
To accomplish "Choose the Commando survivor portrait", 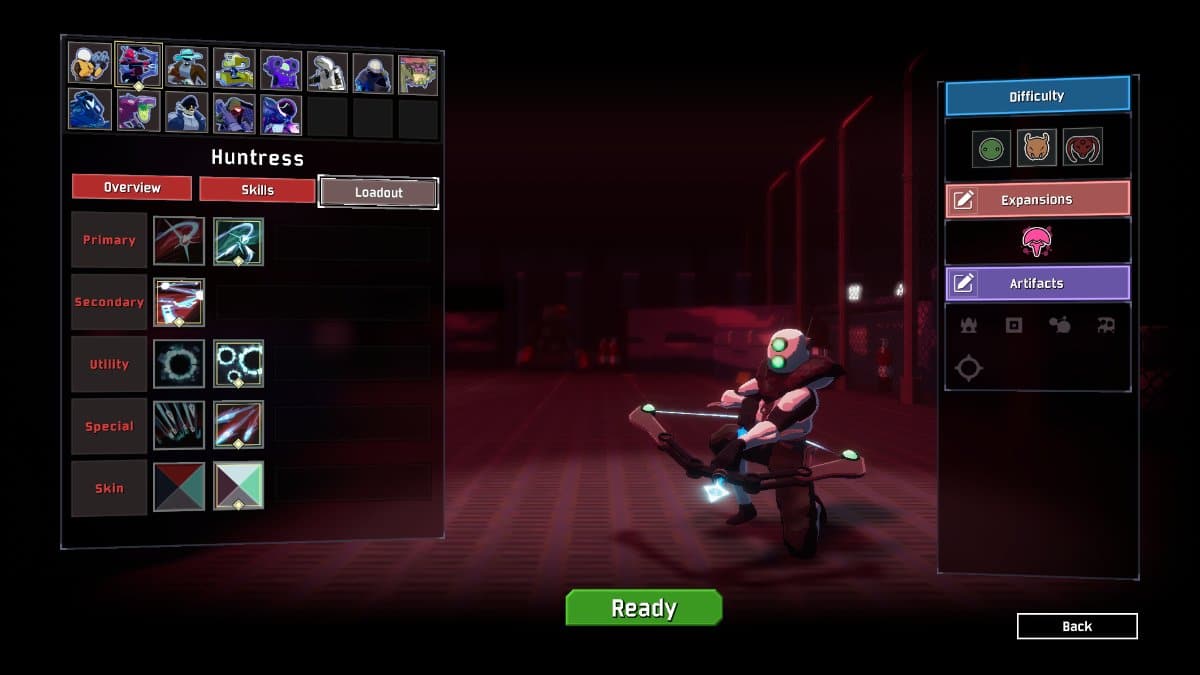I will point(89,64).
